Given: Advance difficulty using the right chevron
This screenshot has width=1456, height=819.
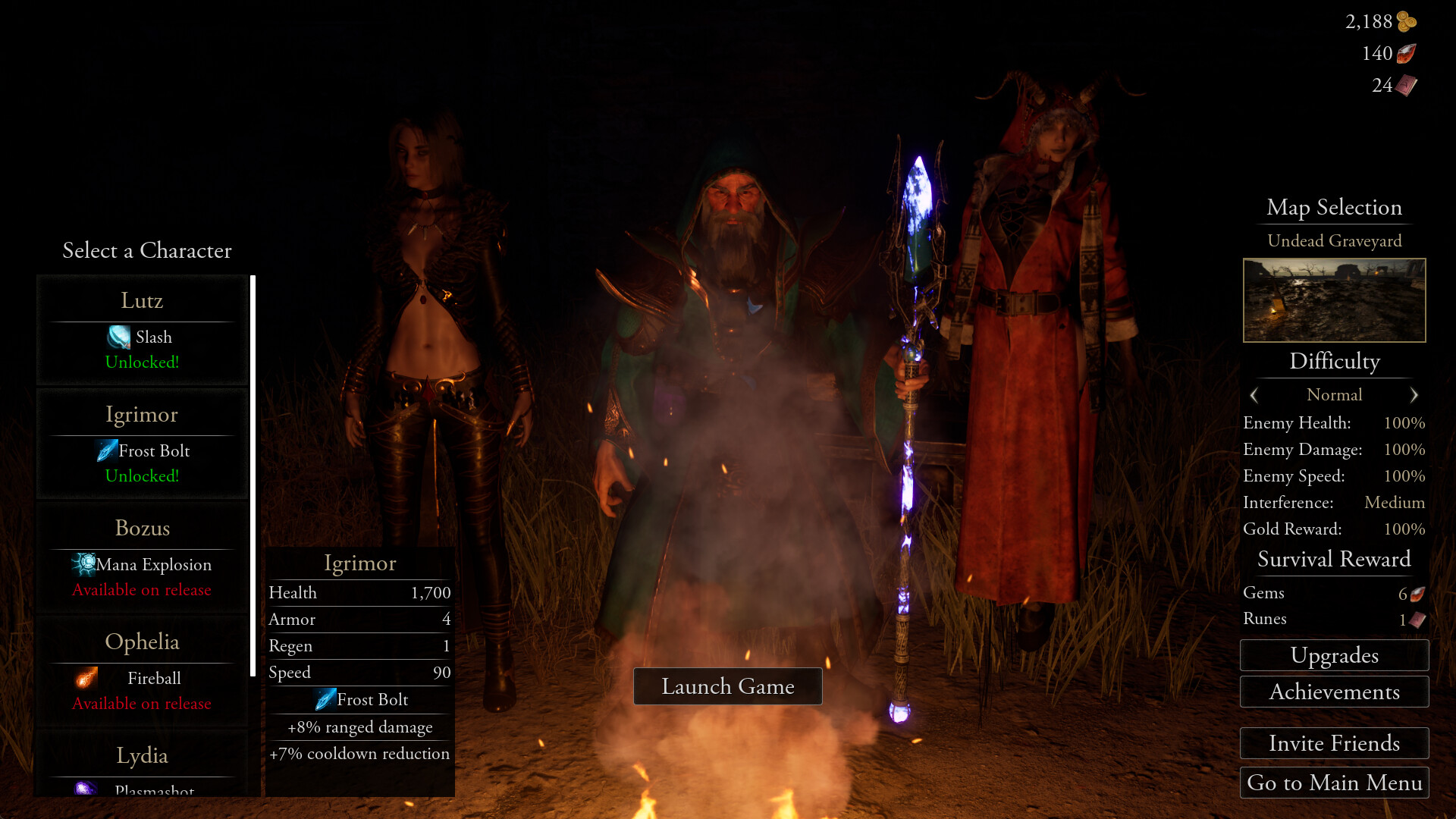Looking at the screenshot, I should coord(1414,395).
